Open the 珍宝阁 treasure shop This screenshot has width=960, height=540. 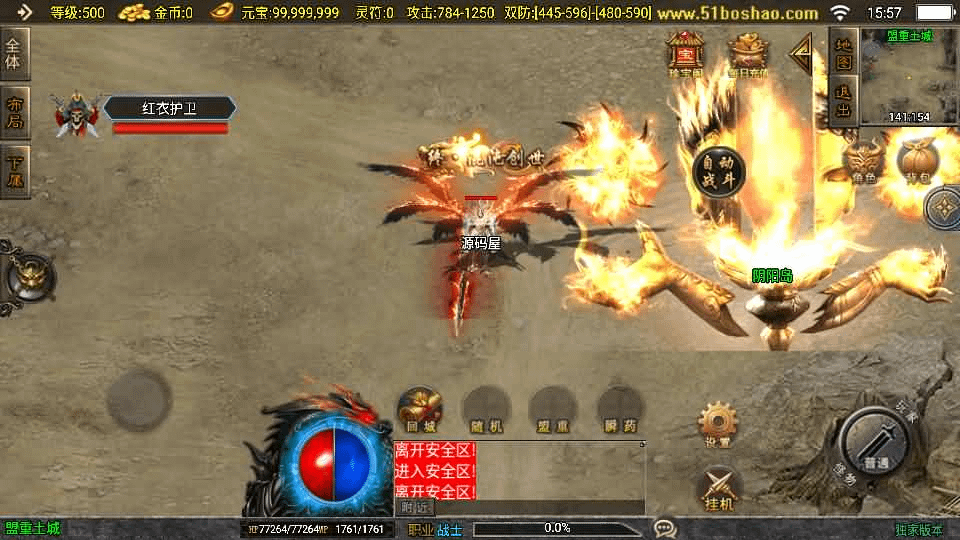(686, 54)
